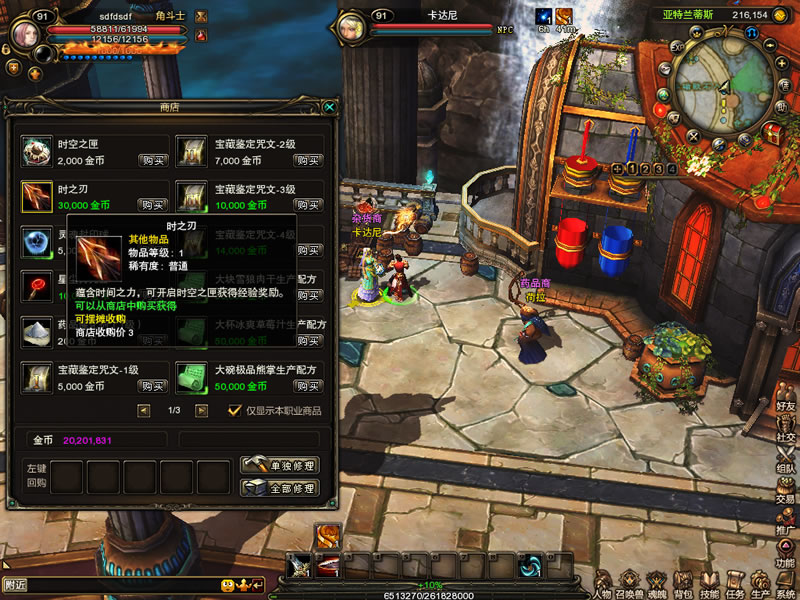Open the 背包 inventory bag
The height and width of the screenshot is (600, 800).
tap(682, 583)
